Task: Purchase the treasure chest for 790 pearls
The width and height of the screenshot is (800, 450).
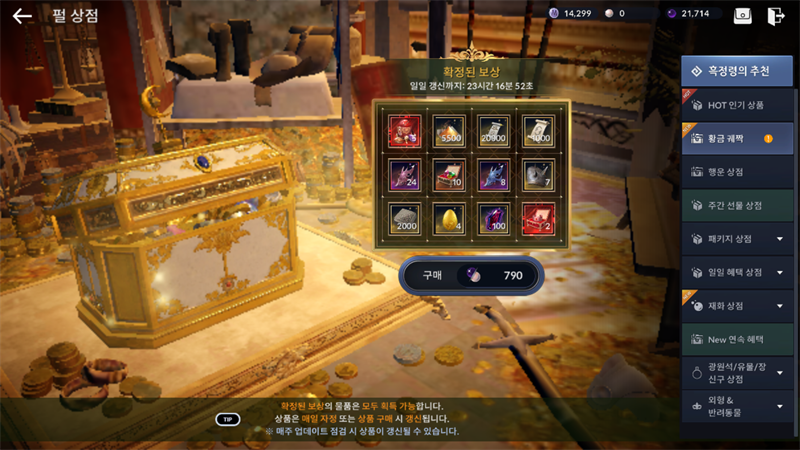Action: click(470, 275)
